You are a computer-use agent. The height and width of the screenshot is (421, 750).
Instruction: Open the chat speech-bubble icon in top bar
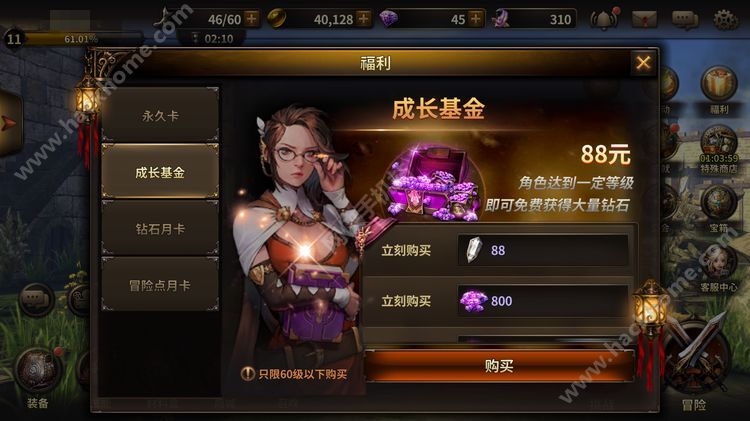685,19
